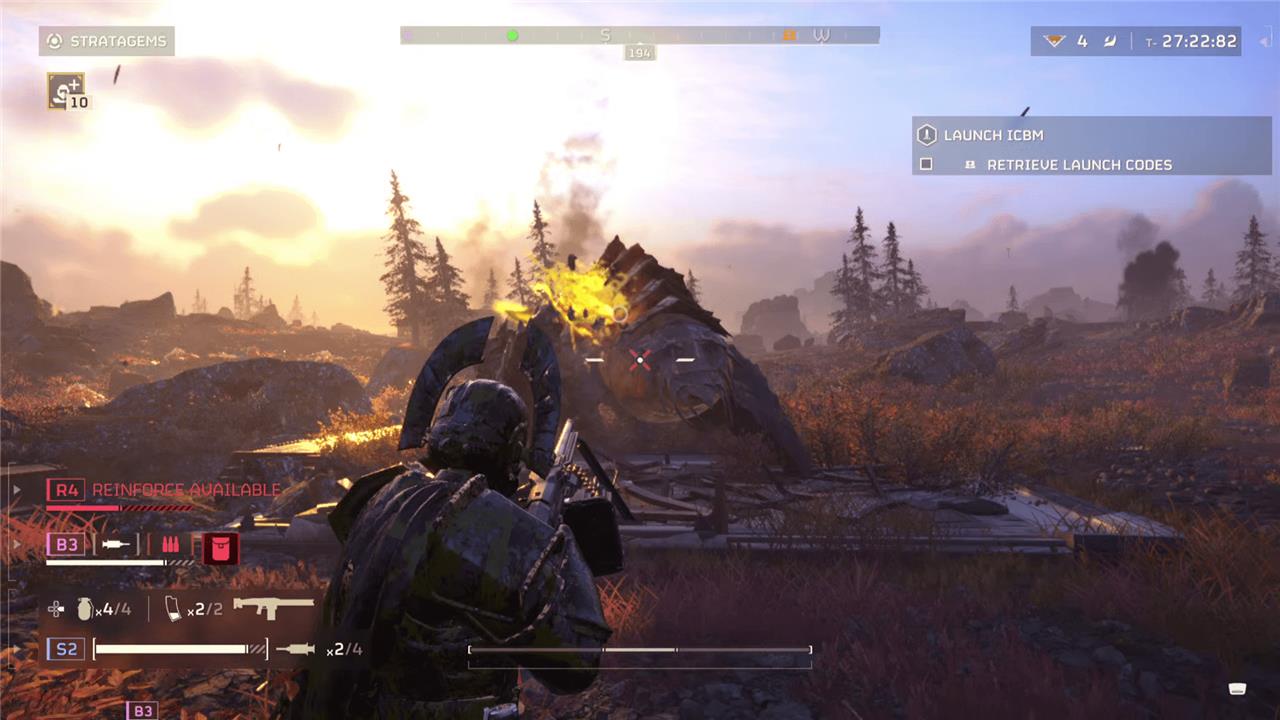This screenshot has height=720, width=1280.
Task: Click the stim syringe icon beside 2/4
Action: click(x=295, y=649)
